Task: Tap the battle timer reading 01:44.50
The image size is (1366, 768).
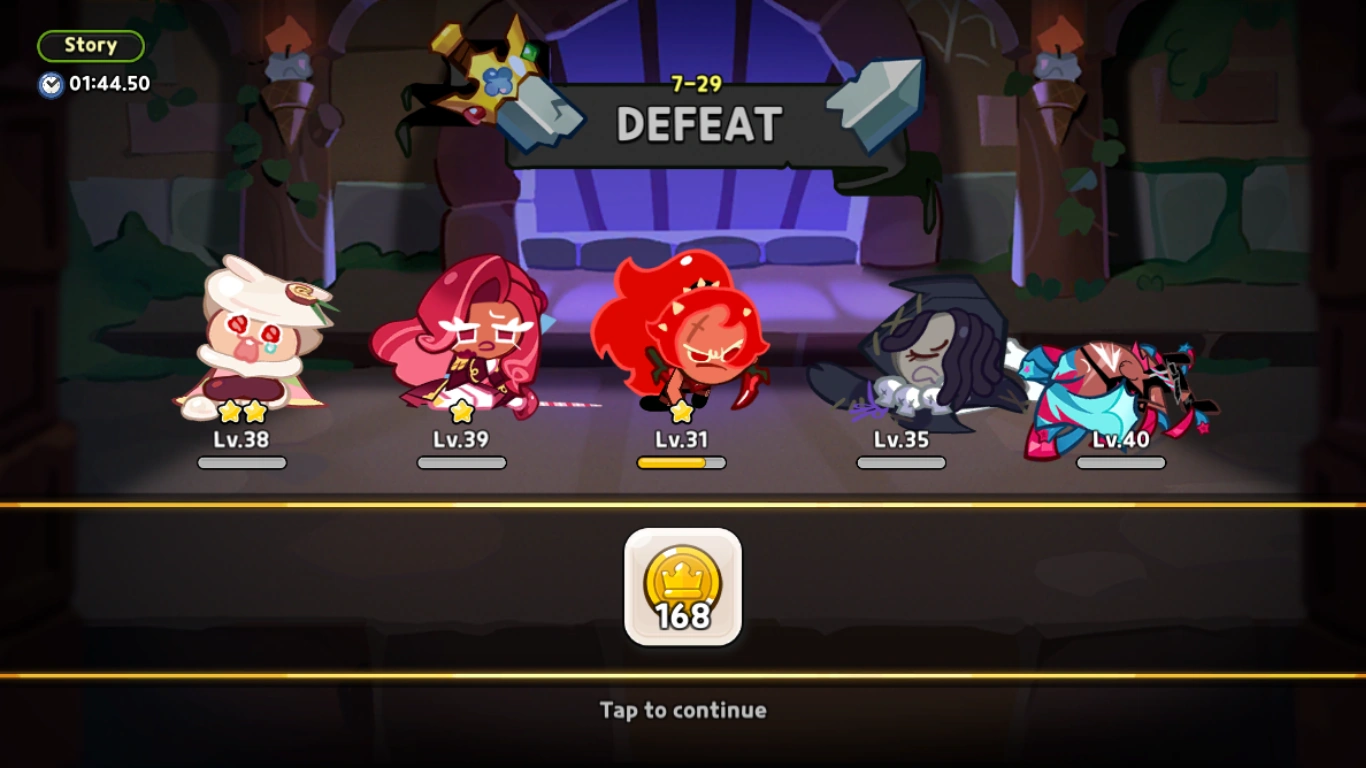Action: click(x=98, y=84)
